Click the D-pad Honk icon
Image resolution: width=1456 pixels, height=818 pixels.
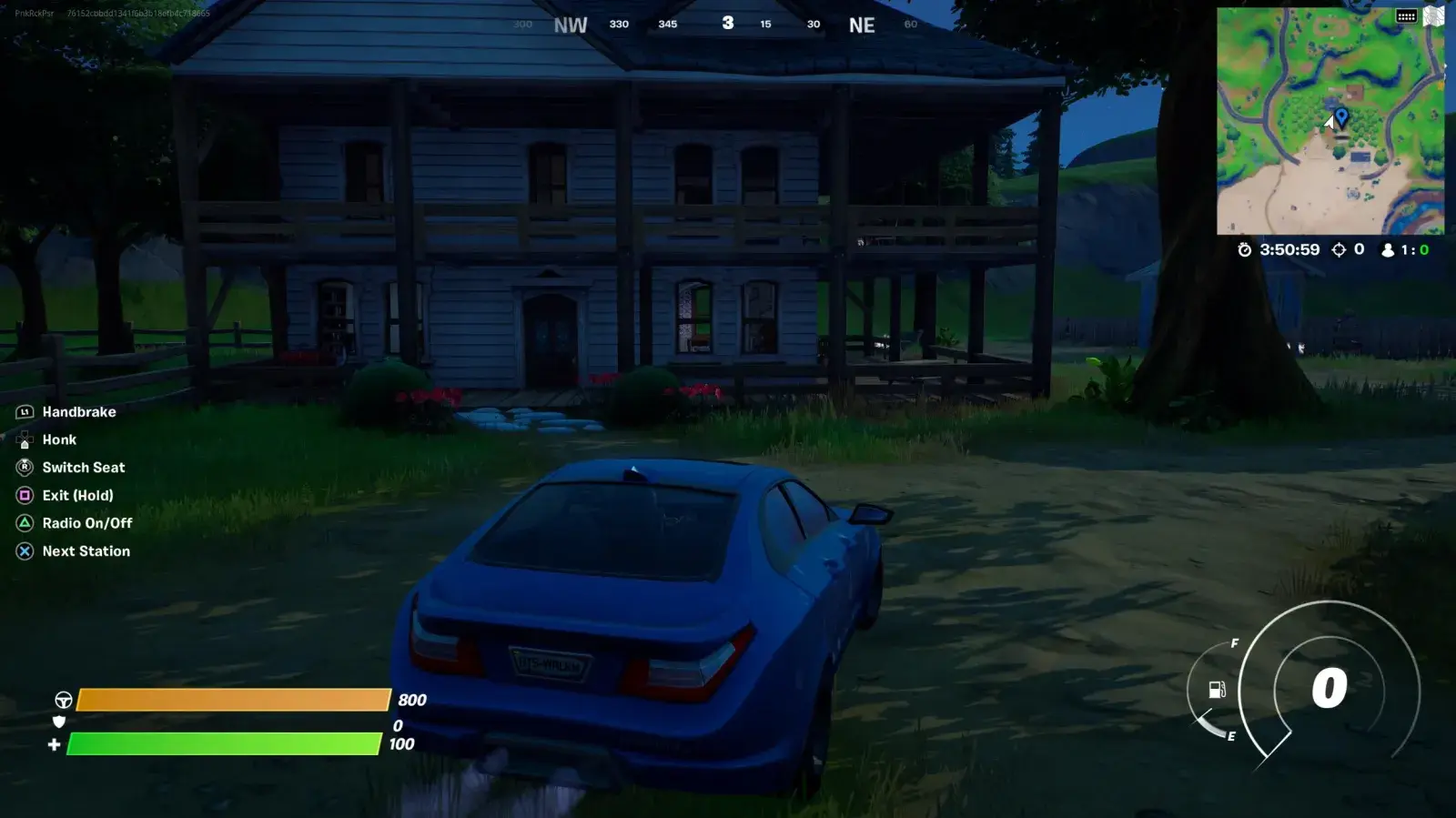(x=25, y=439)
